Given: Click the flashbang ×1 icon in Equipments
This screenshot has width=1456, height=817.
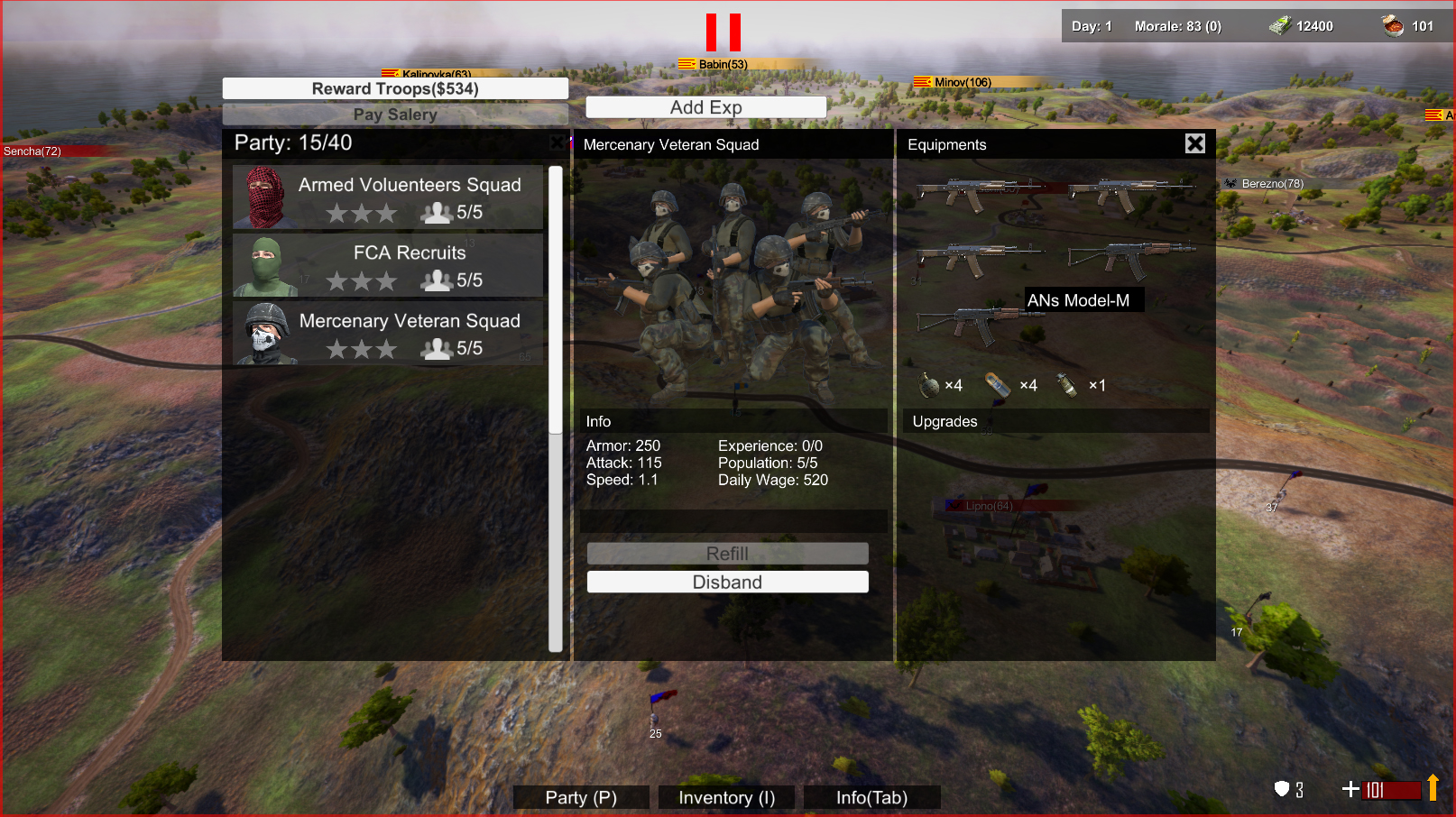Looking at the screenshot, I should click(x=1068, y=384).
